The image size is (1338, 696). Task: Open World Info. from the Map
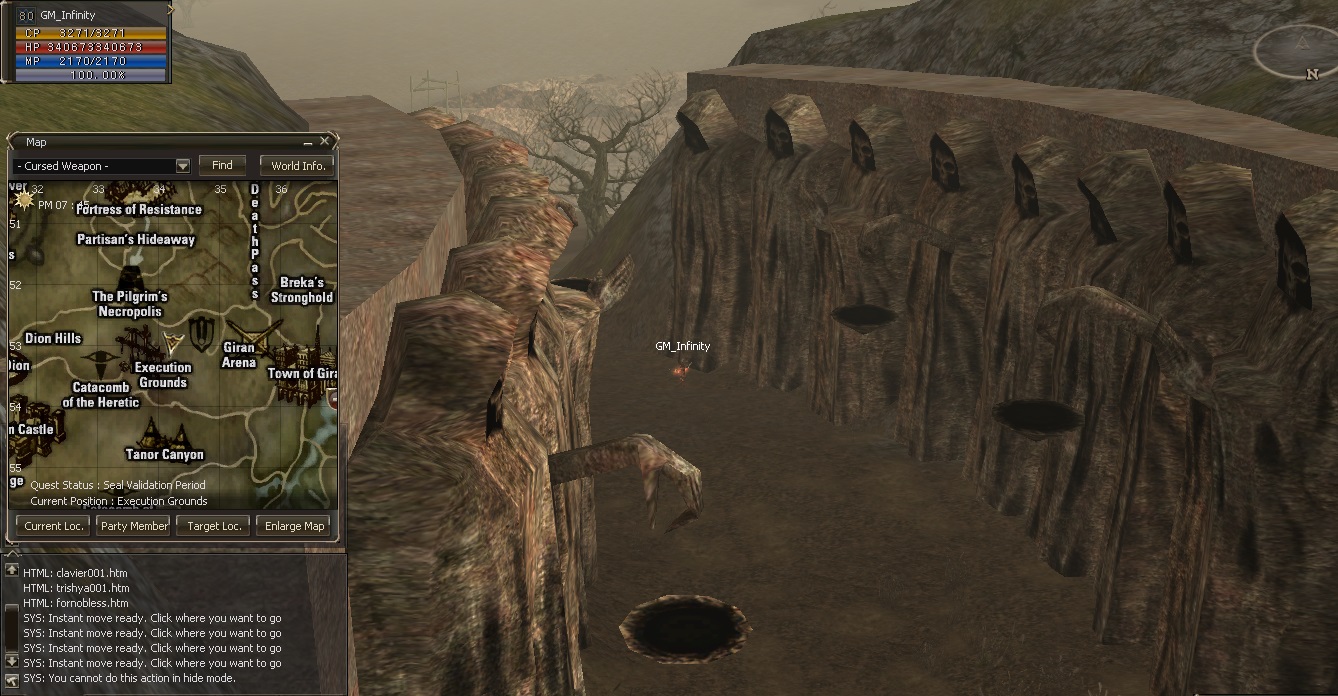(298, 166)
